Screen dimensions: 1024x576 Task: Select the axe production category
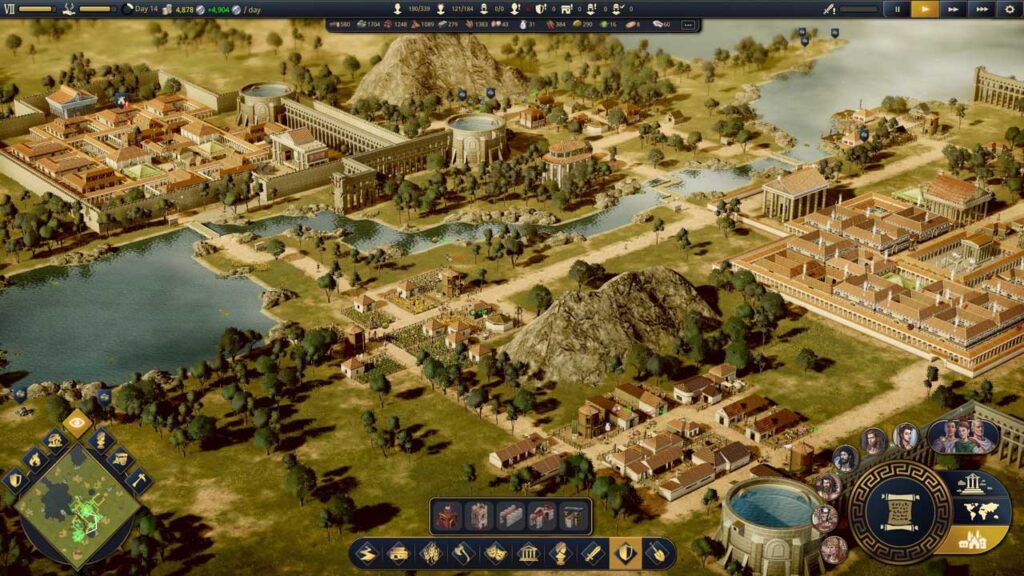click(x=463, y=553)
